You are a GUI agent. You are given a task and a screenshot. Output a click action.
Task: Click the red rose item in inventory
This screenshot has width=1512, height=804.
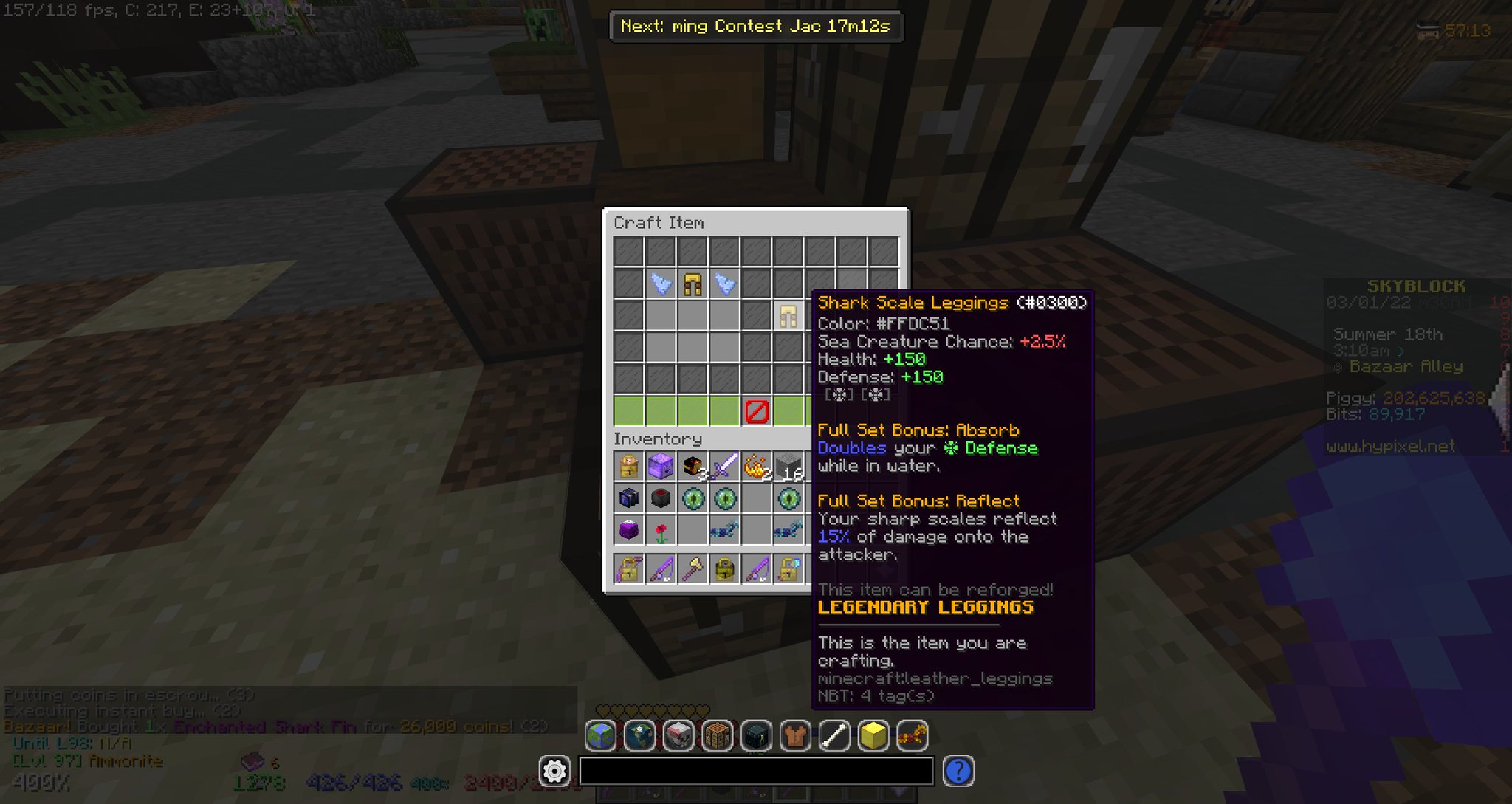[662, 532]
